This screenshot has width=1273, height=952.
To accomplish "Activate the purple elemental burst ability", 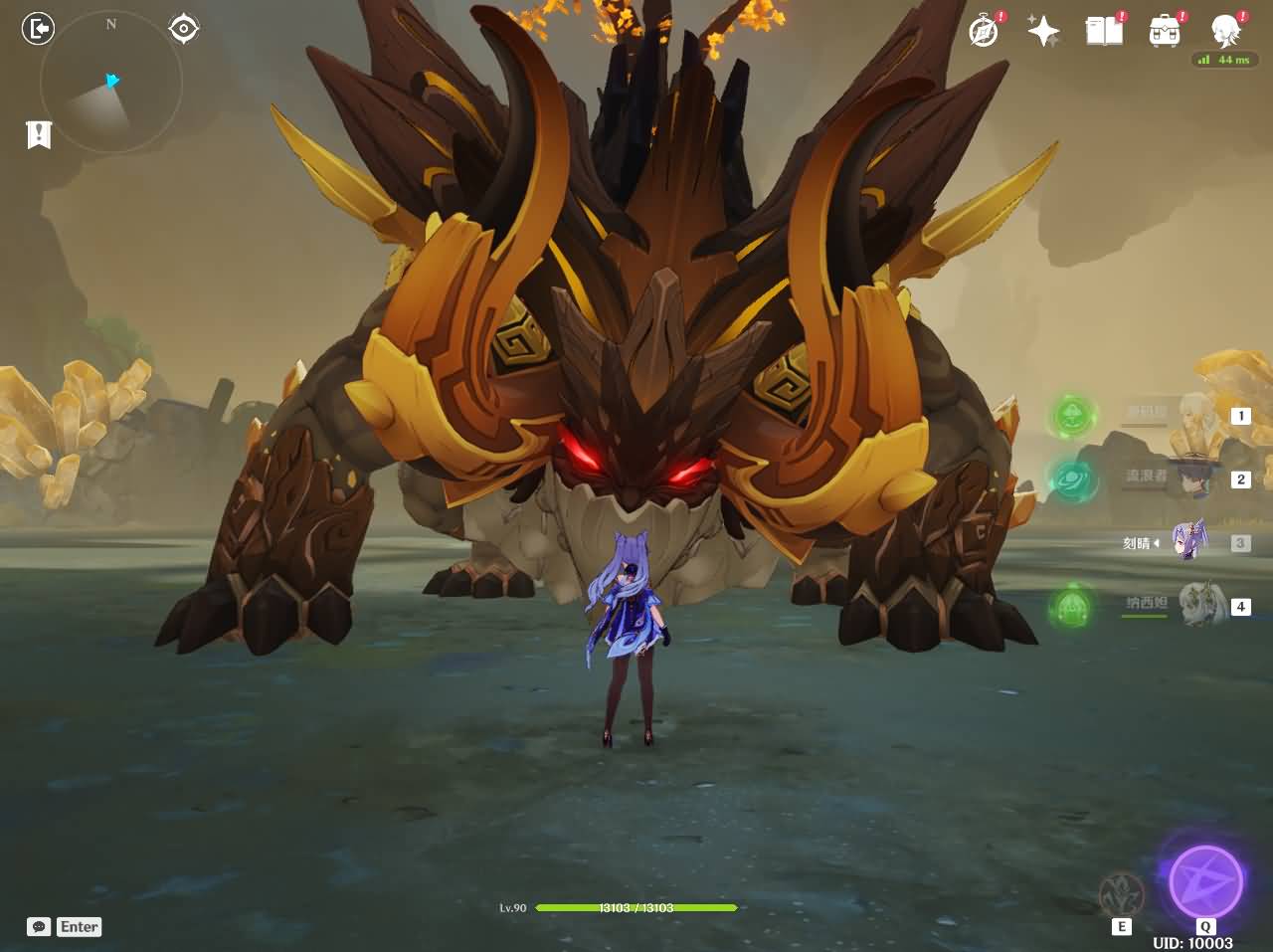I will tap(1205, 881).
